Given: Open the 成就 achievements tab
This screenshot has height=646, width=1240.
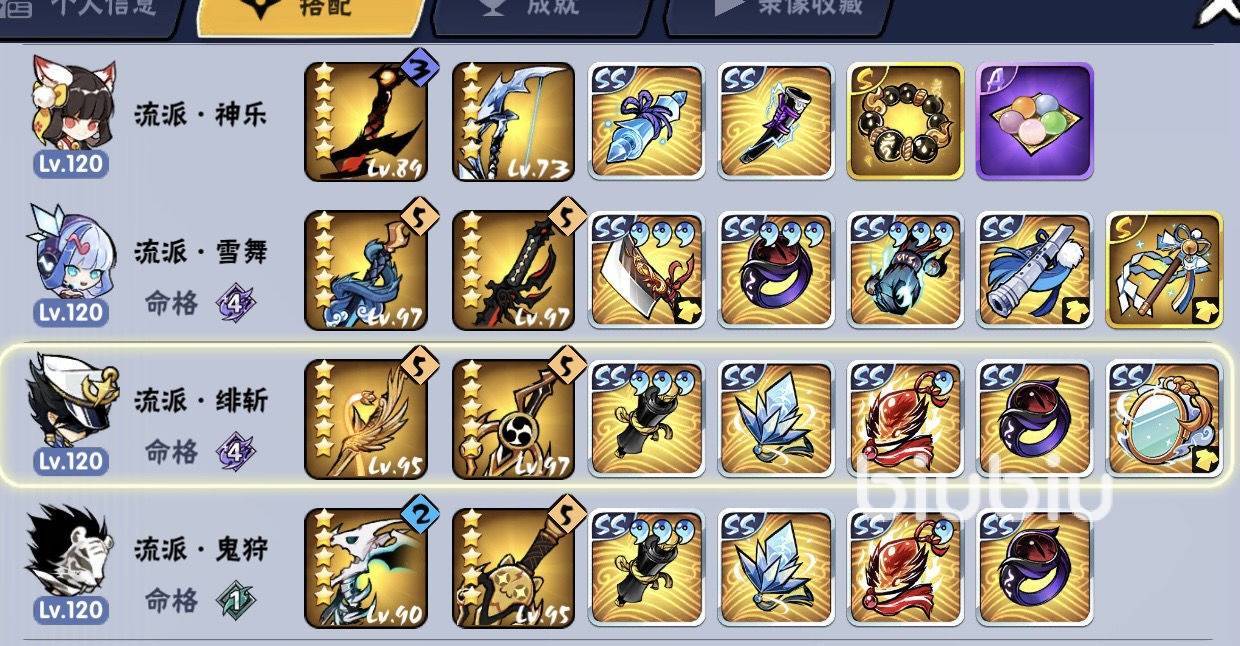Looking at the screenshot, I should point(538,10).
